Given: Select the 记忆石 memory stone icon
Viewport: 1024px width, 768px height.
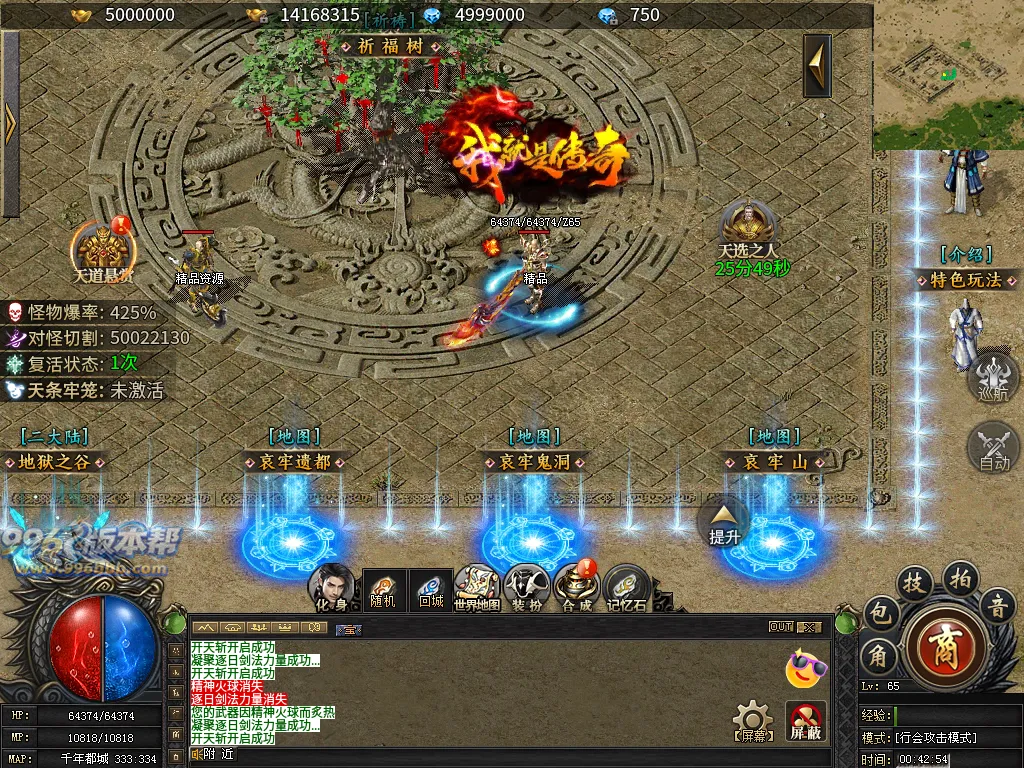Looking at the screenshot, I should tap(627, 586).
